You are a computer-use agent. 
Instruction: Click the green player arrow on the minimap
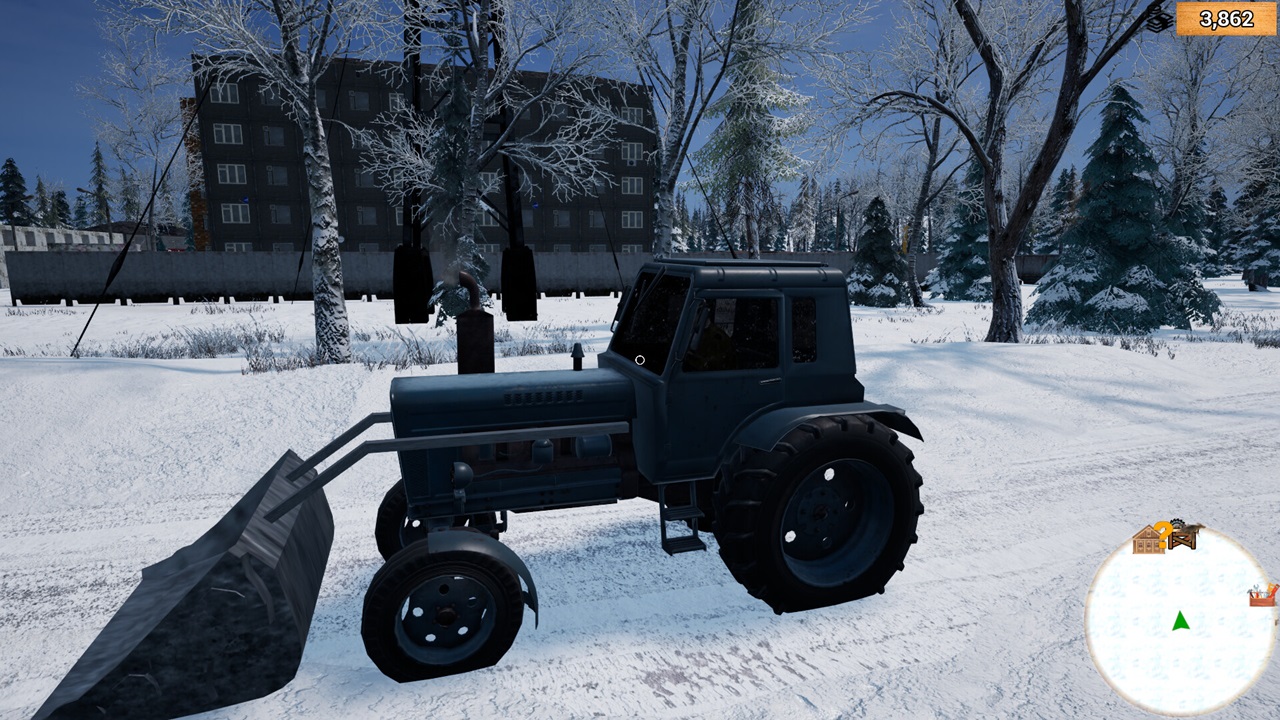[x=1180, y=621]
